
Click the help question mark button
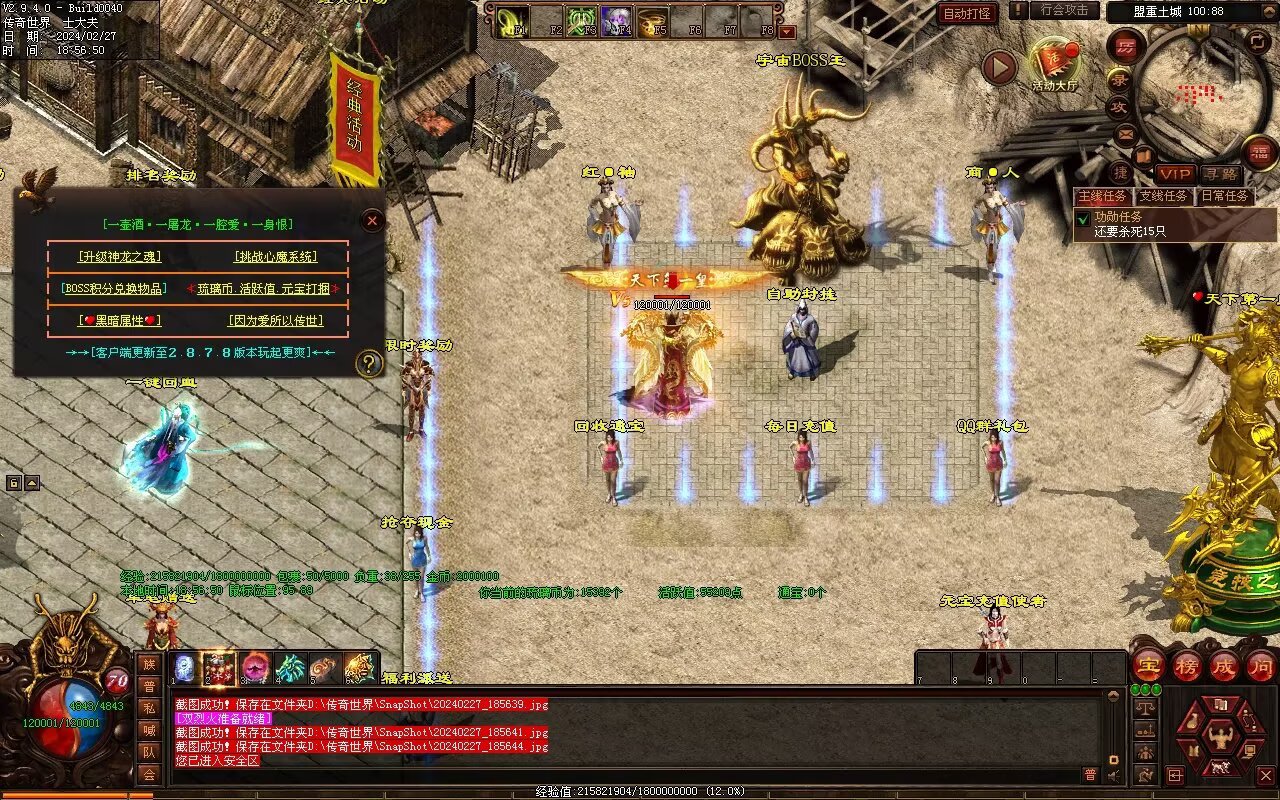[369, 363]
